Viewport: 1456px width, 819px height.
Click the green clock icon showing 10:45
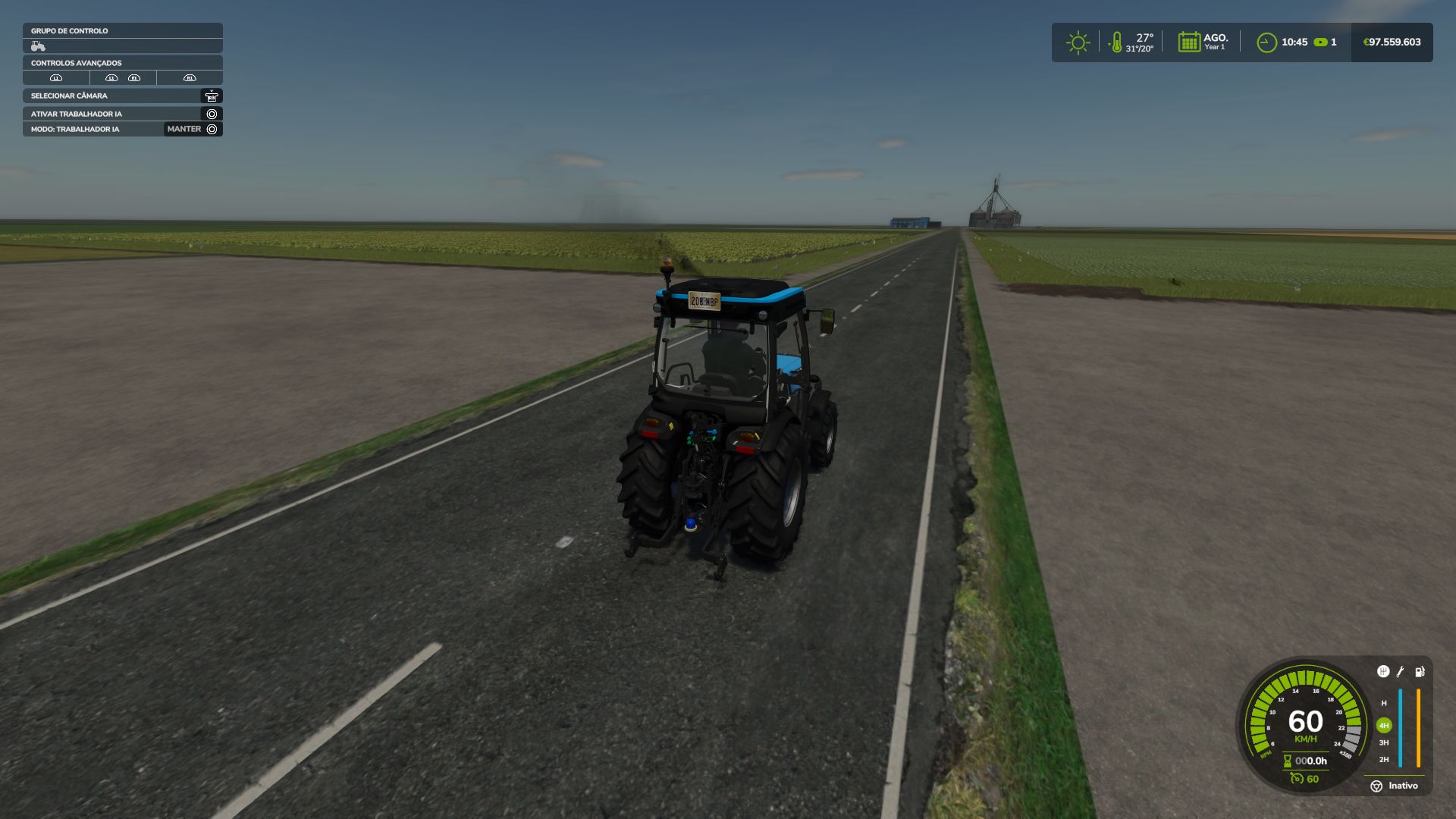pyautogui.click(x=1266, y=42)
